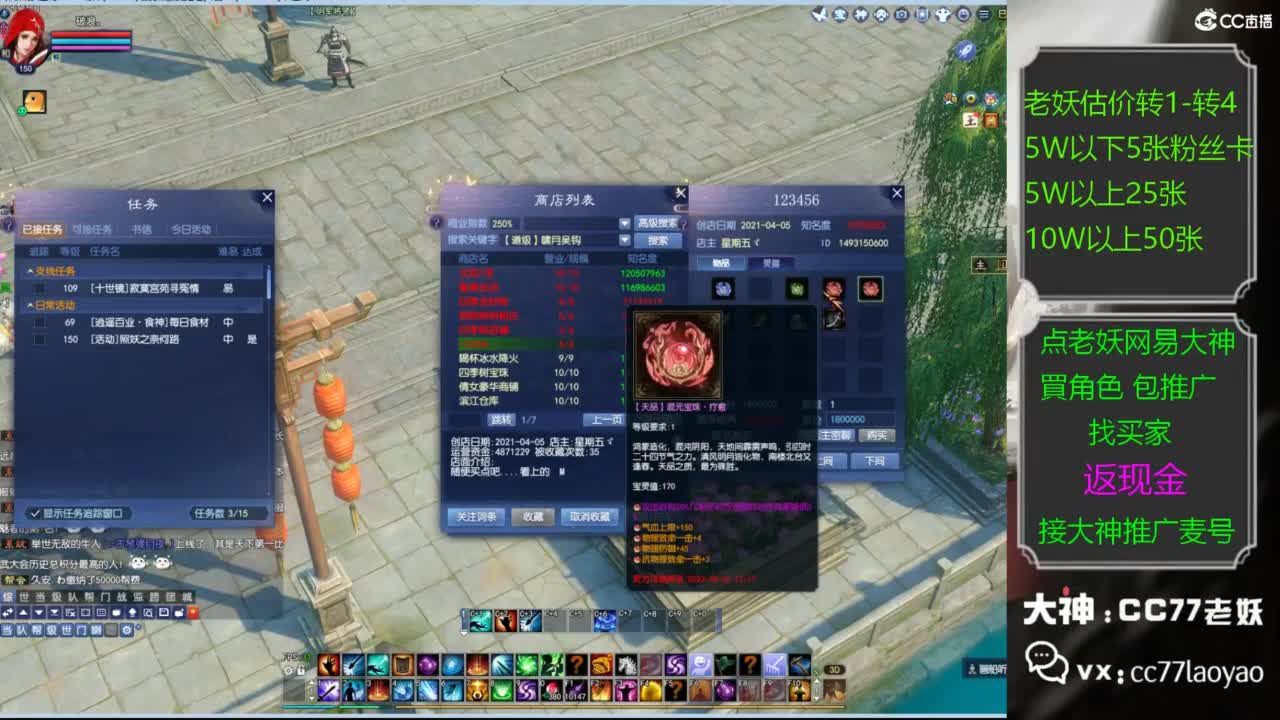Select the red 混元宝珠 orb icon in shop 123456
The width and height of the screenshot is (1280, 720).
point(870,288)
